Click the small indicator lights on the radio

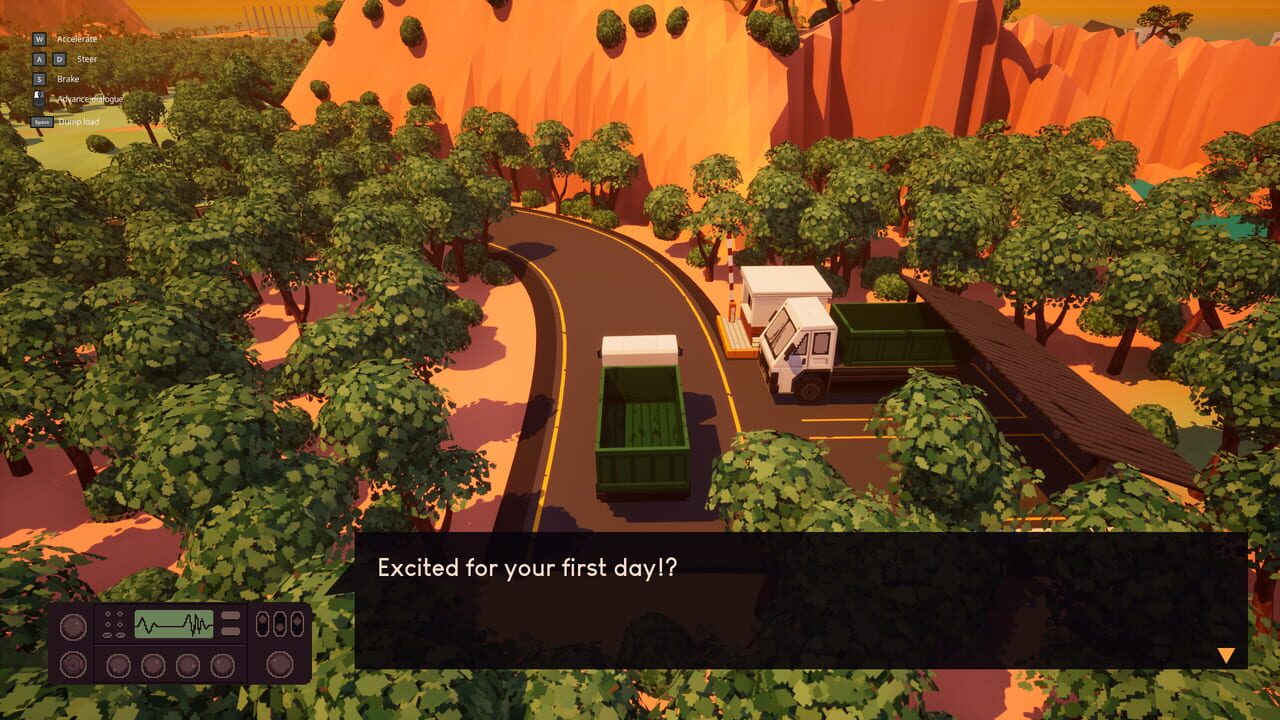click(114, 622)
